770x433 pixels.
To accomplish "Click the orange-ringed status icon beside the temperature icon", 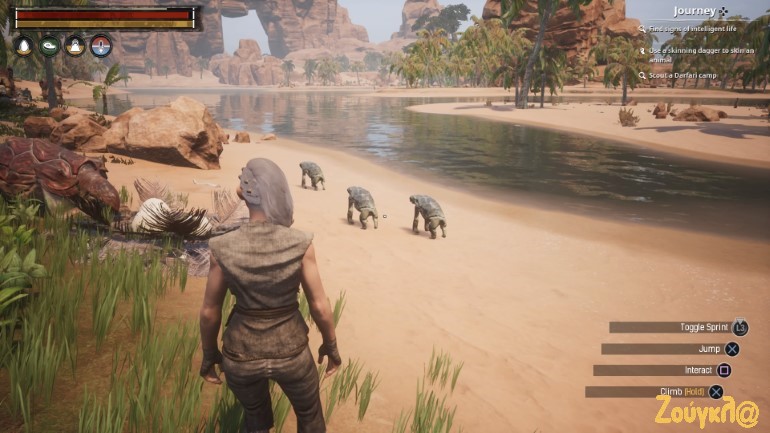I will 75,46.
